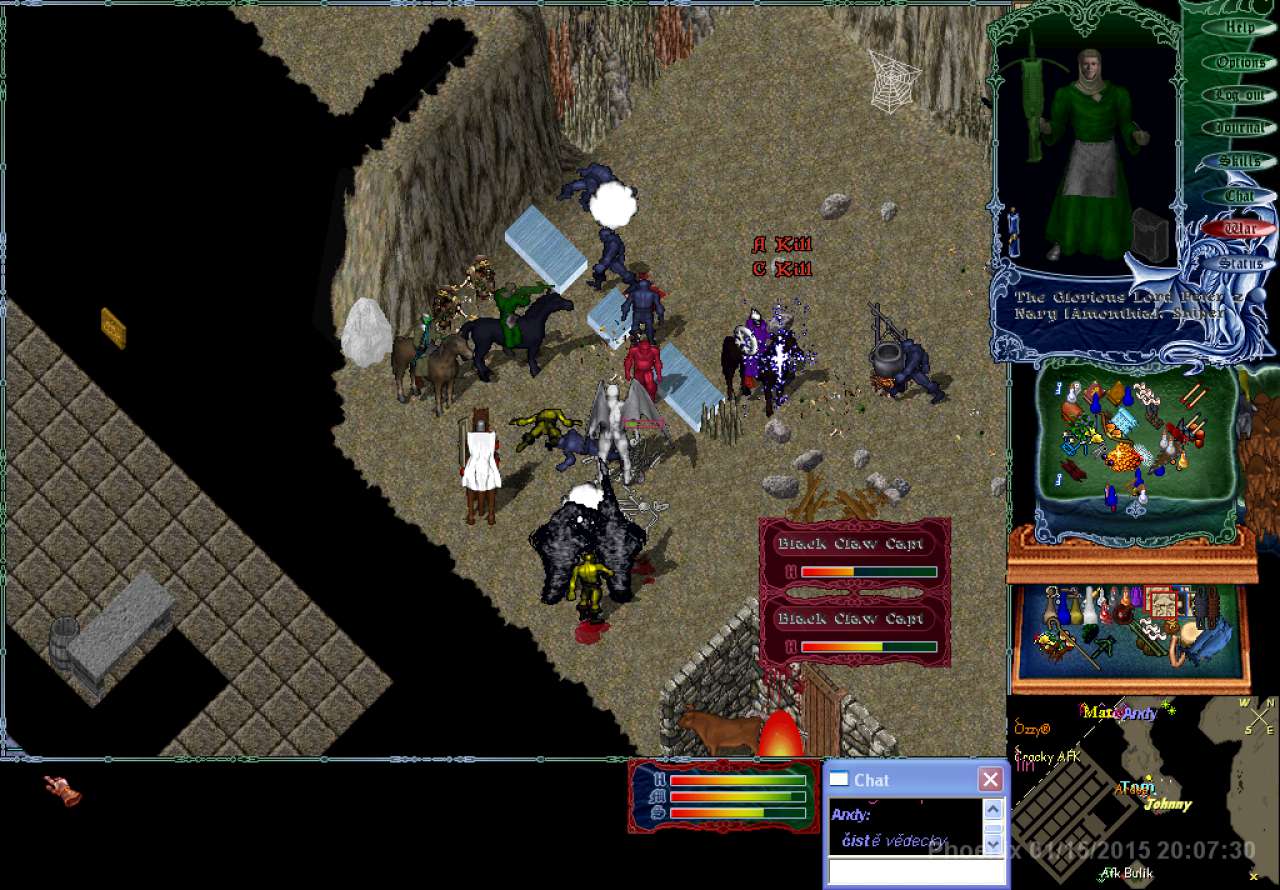Viewport: 1280px width, 890px height.
Task: Click the Chat scrollbar down arrow
Action: 993,844
